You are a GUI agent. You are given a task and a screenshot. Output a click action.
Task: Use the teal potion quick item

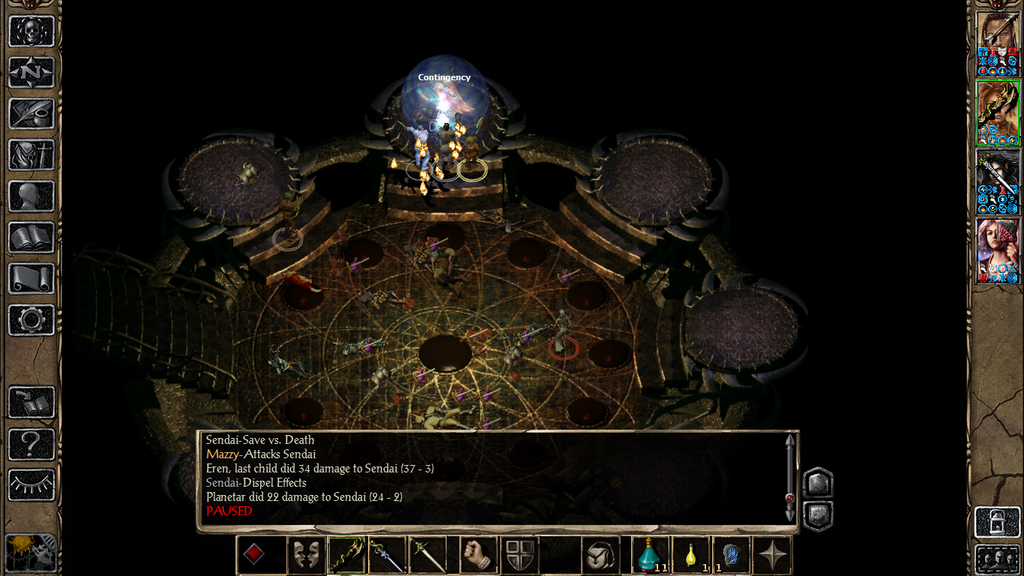[649, 555]
